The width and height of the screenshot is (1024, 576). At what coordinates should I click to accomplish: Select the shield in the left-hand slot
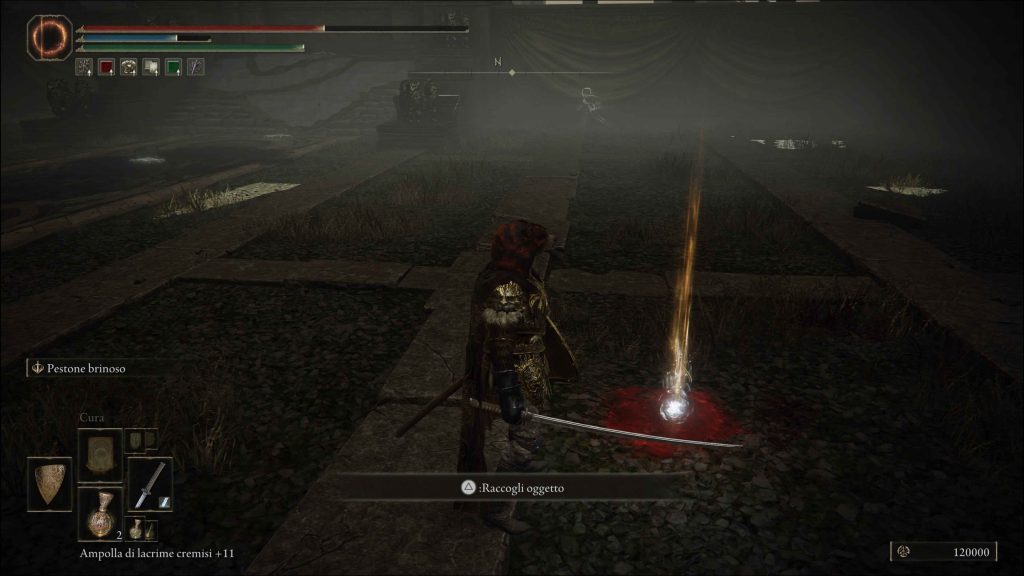tap(49, 484)
